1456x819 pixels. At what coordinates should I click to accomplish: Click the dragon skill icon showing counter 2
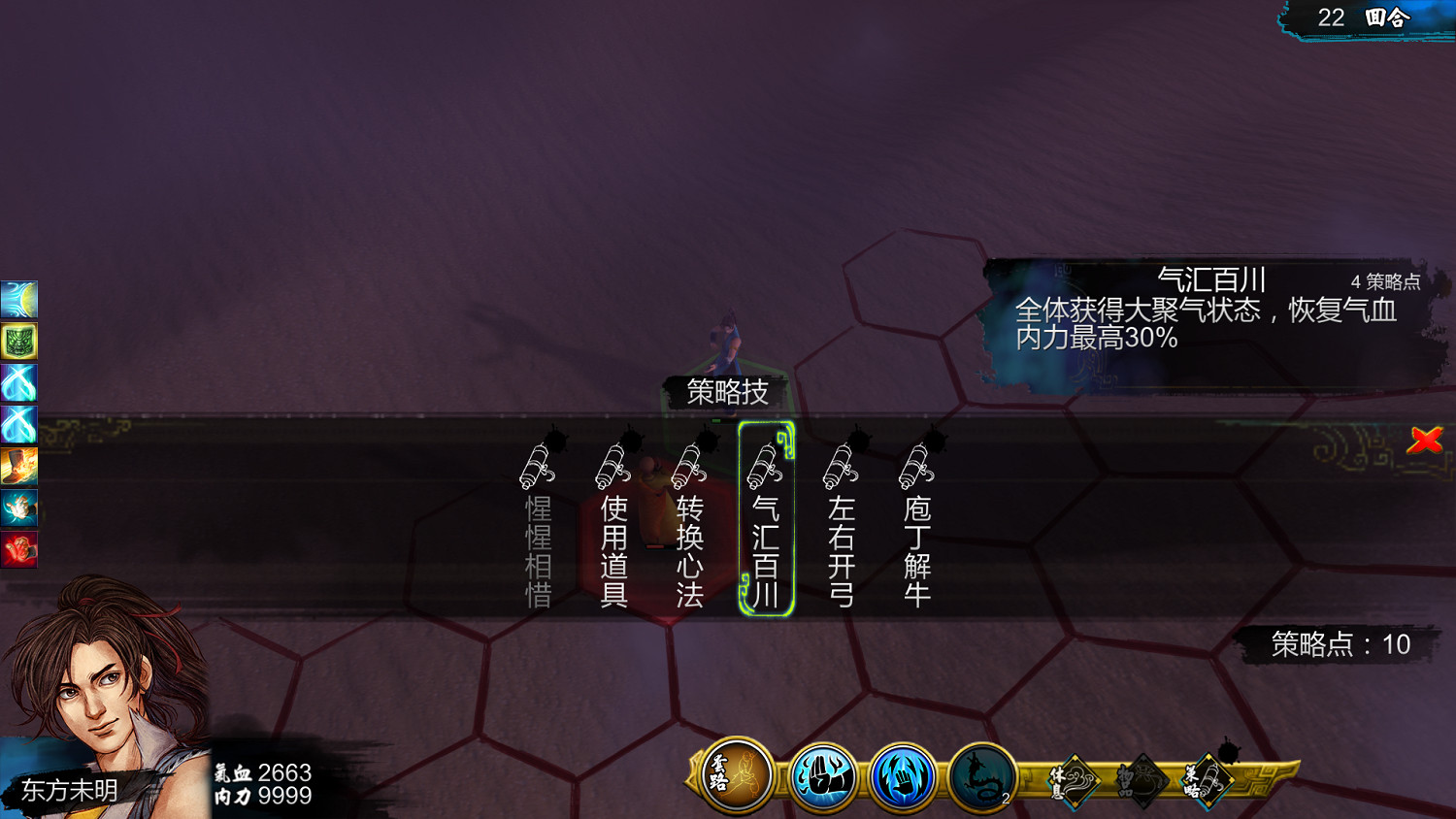(980, 775)
